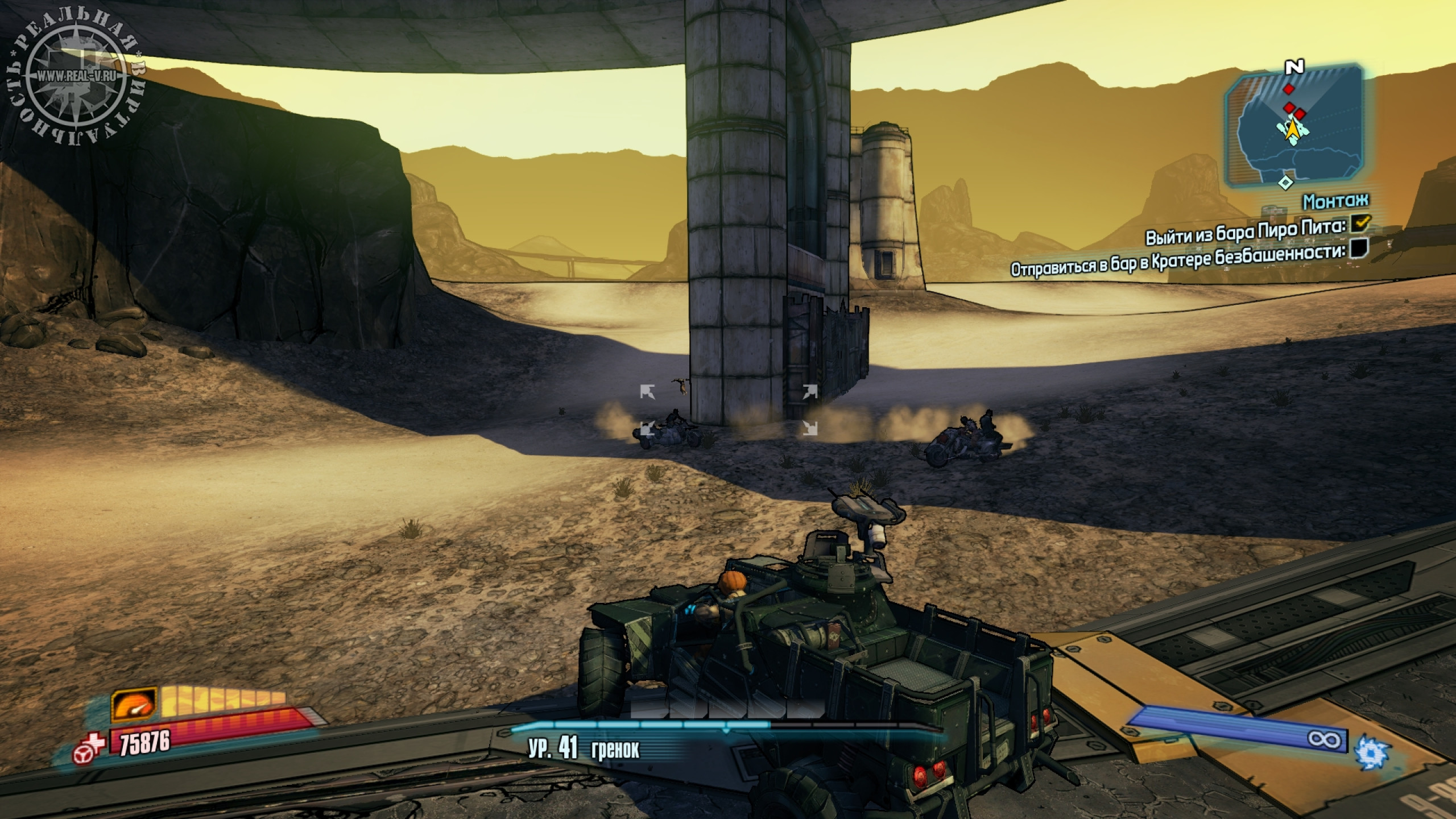Image resolution: width=1456 pixels, height=819 pixels.
Task: Click the orange vehicle boost gauge icon
Action: tap(134, 706)
